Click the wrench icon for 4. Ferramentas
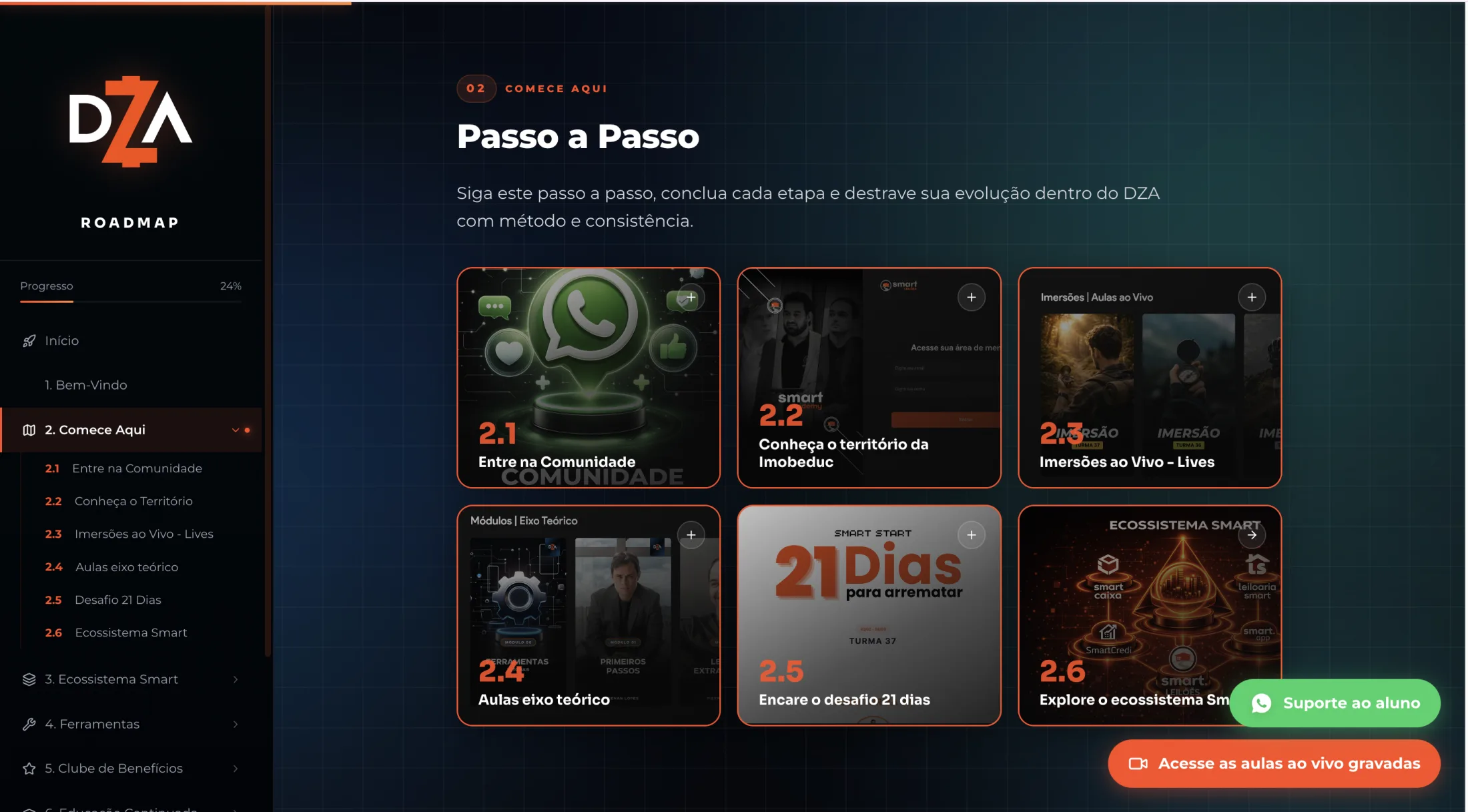The height and width of the screenshot is (812, 1468). click(28, 724)
